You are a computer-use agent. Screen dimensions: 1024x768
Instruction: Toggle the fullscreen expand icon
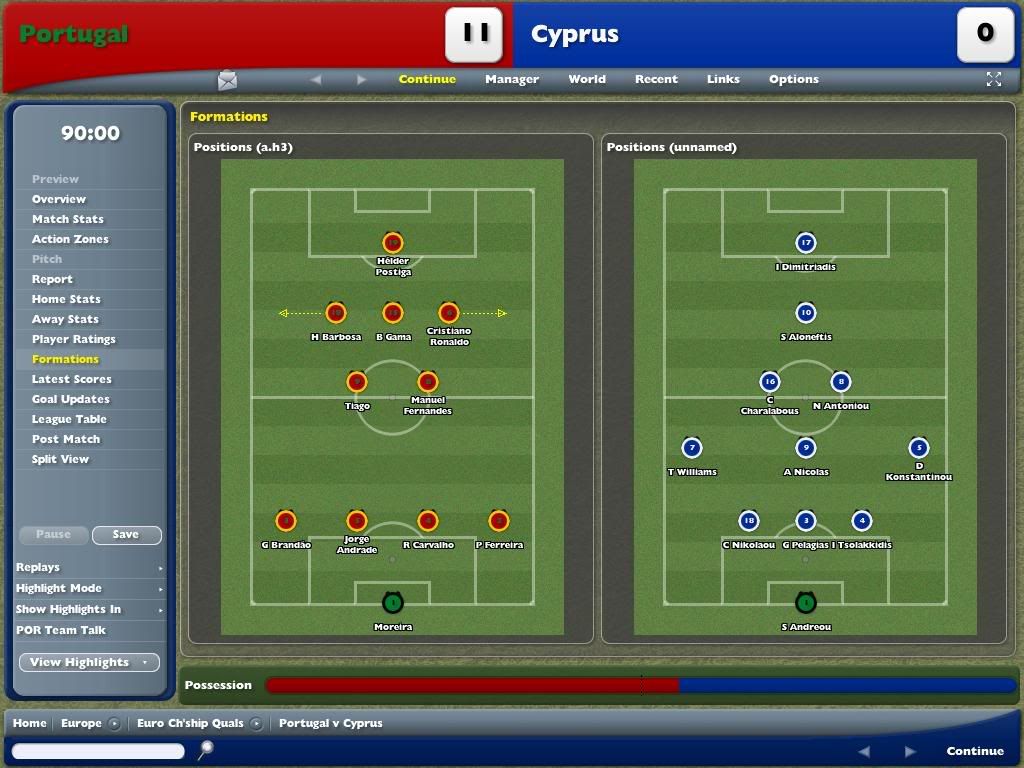(993, 79)
